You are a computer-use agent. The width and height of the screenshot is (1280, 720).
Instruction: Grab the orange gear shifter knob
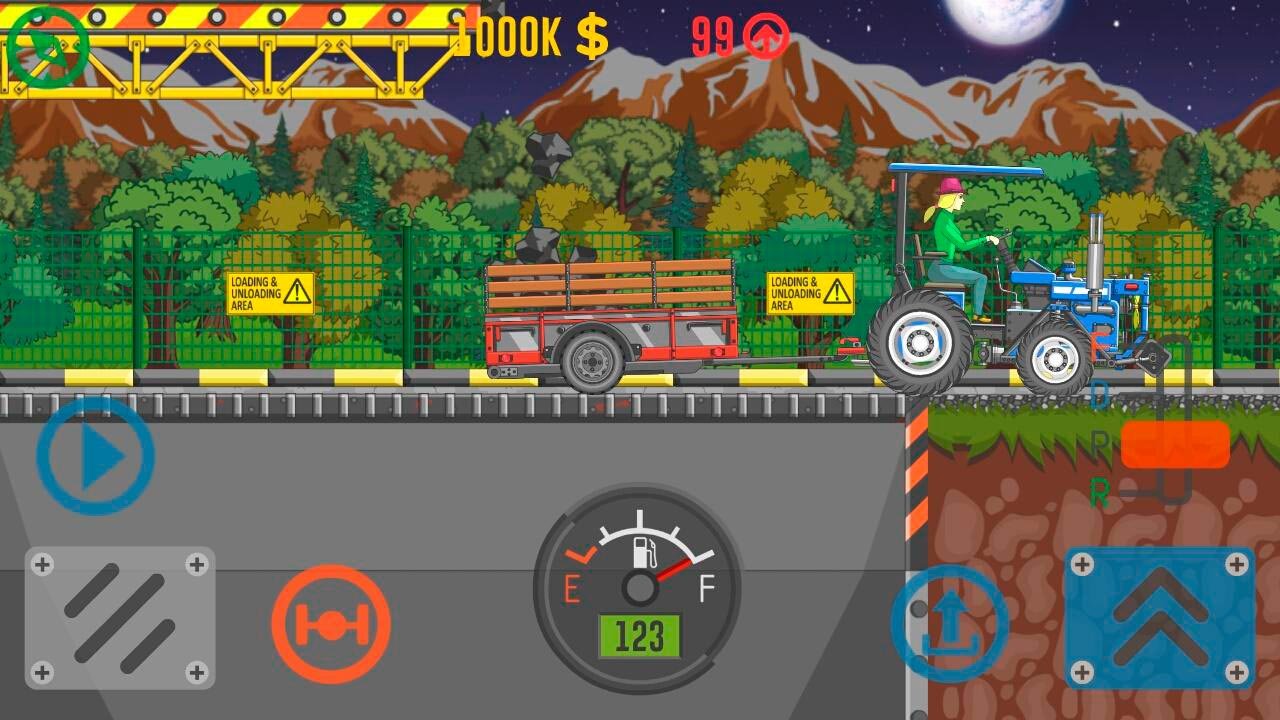point(1175,445)
